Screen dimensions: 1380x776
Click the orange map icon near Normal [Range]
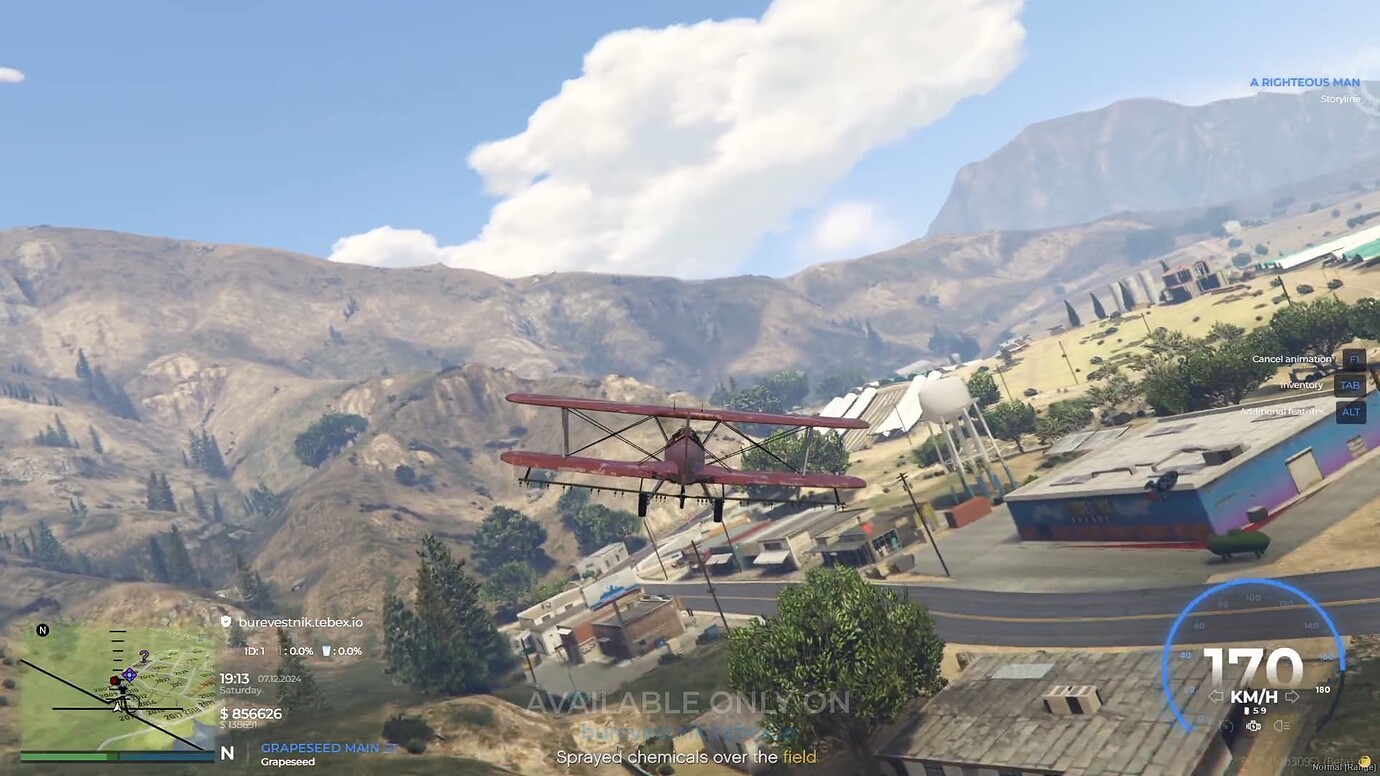click(x=1363, y=760)
